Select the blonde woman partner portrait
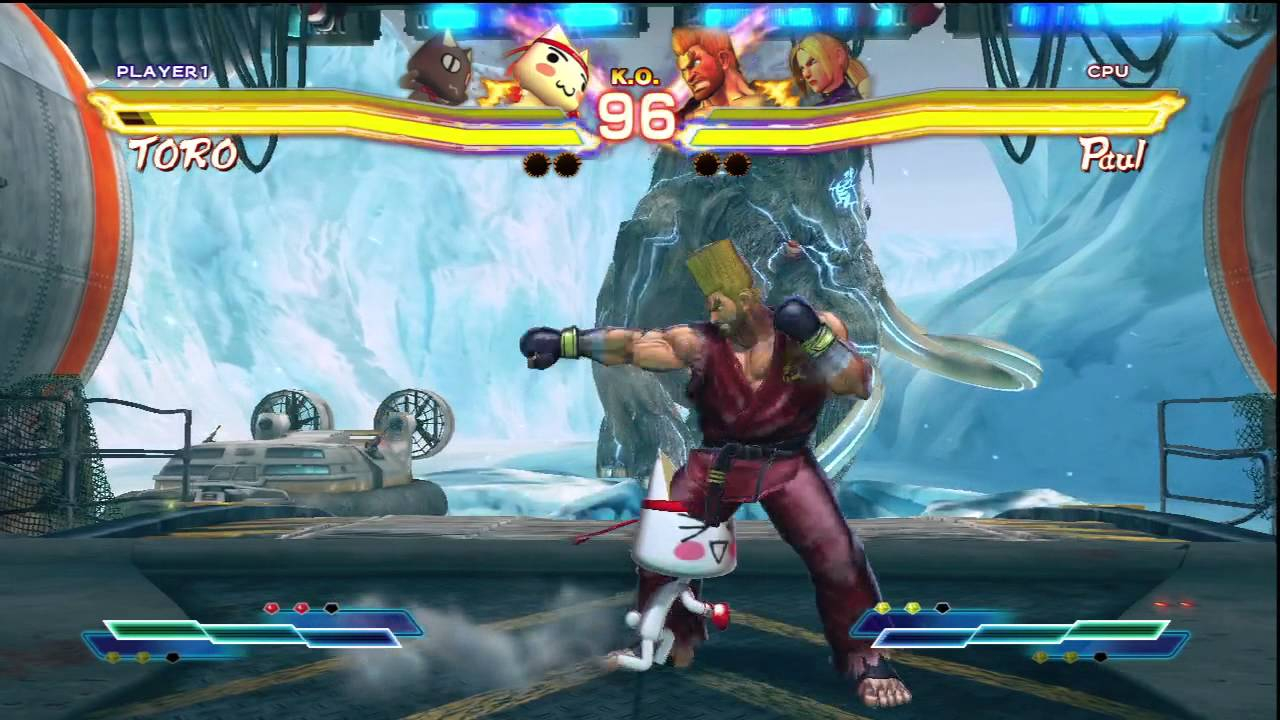This screenshot has width=1280, height=720. (x=825, y=70)
